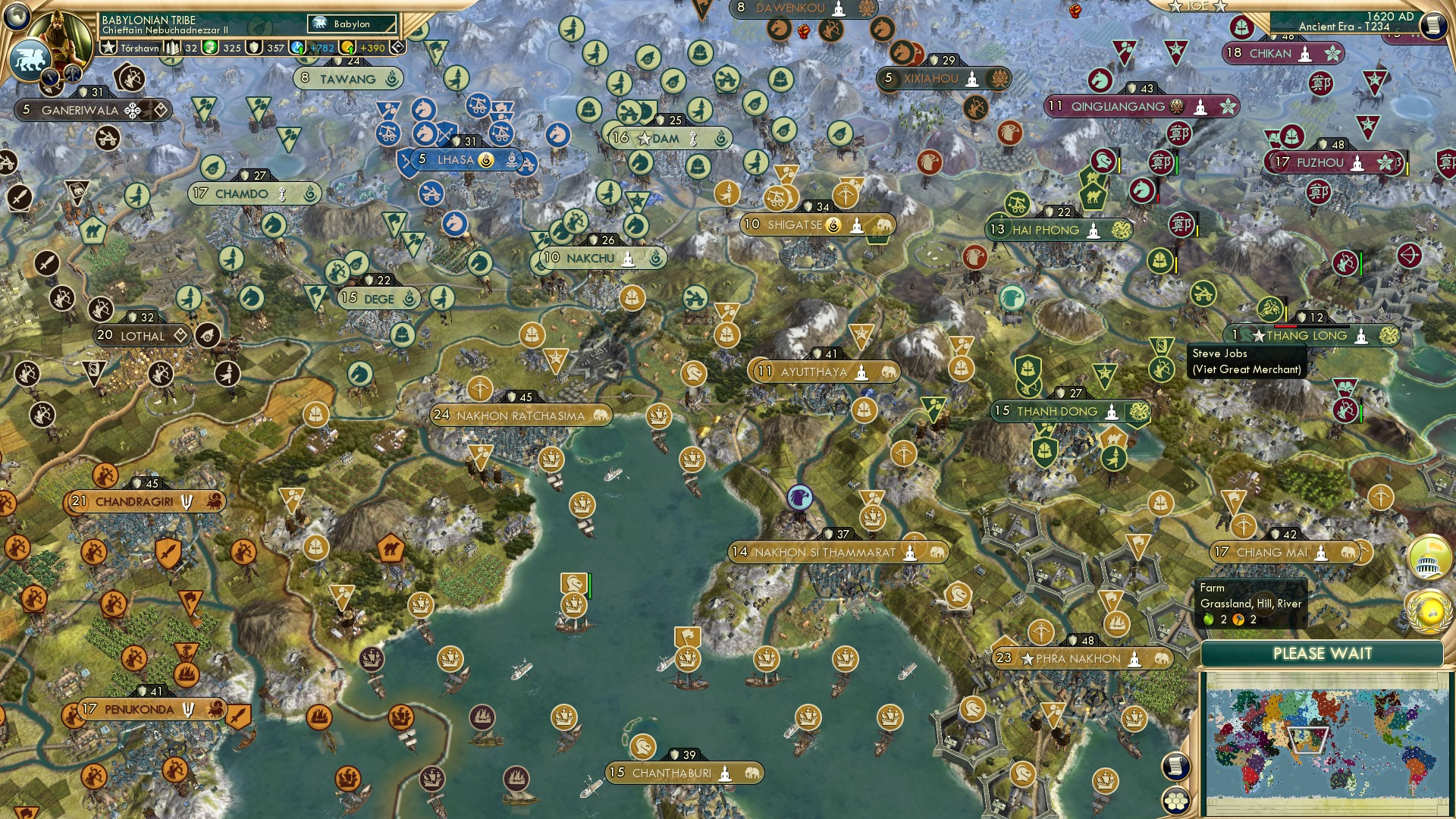This screenshot has height=819, width=1456.
Task: Open the Babylon civilization dropdown
Action: coord(353,24)
